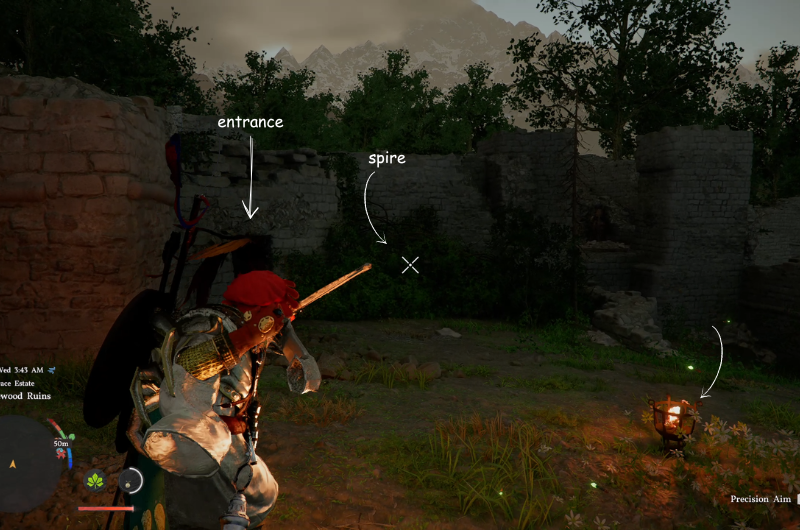The width and height of the screenshot is (800, 530).
Task: Select the green leaf ability icon
Action: [x=96, y=481]
